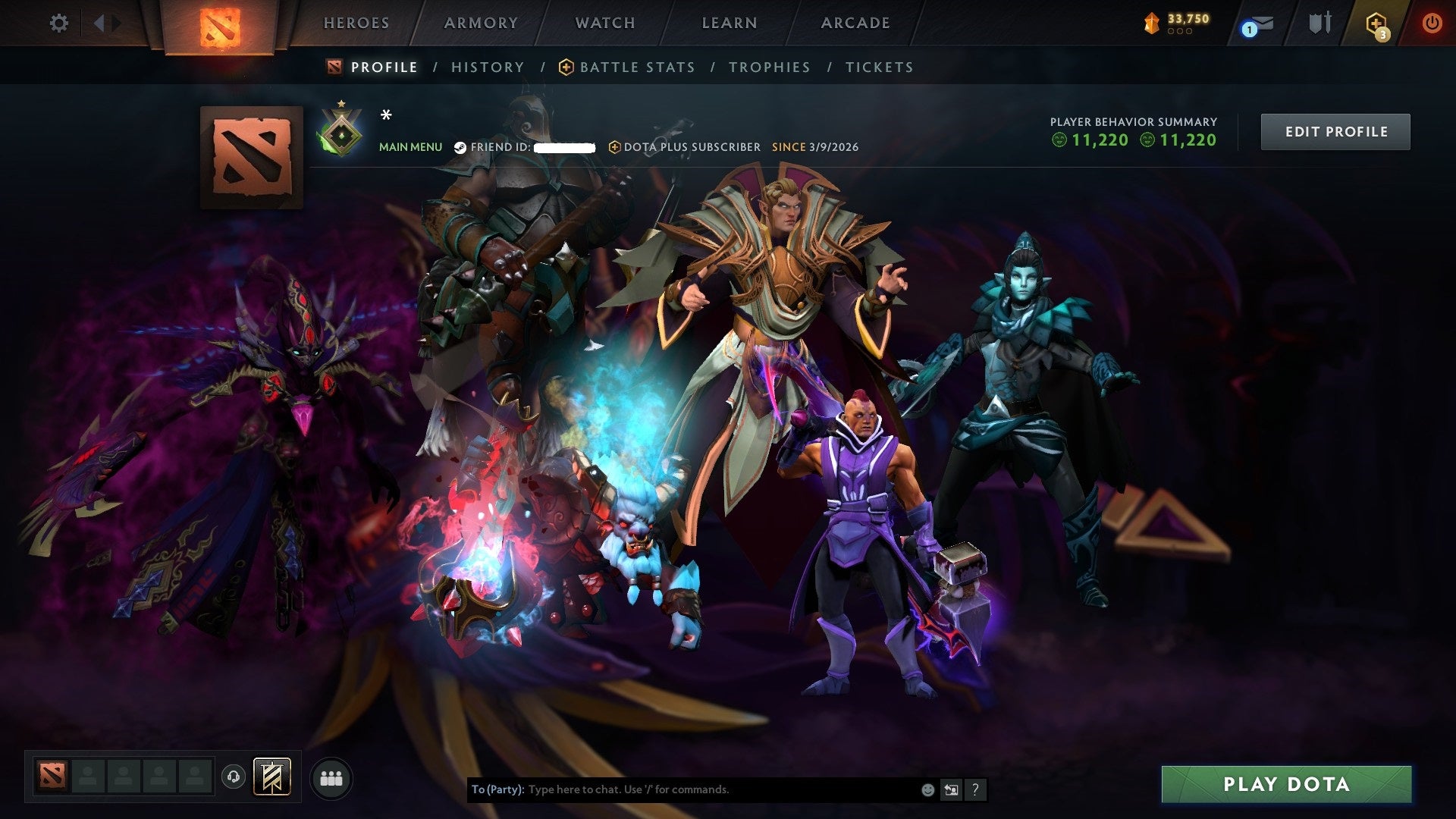
Task: Switch to the HISTORY tab
Action: tap(487, 67)
